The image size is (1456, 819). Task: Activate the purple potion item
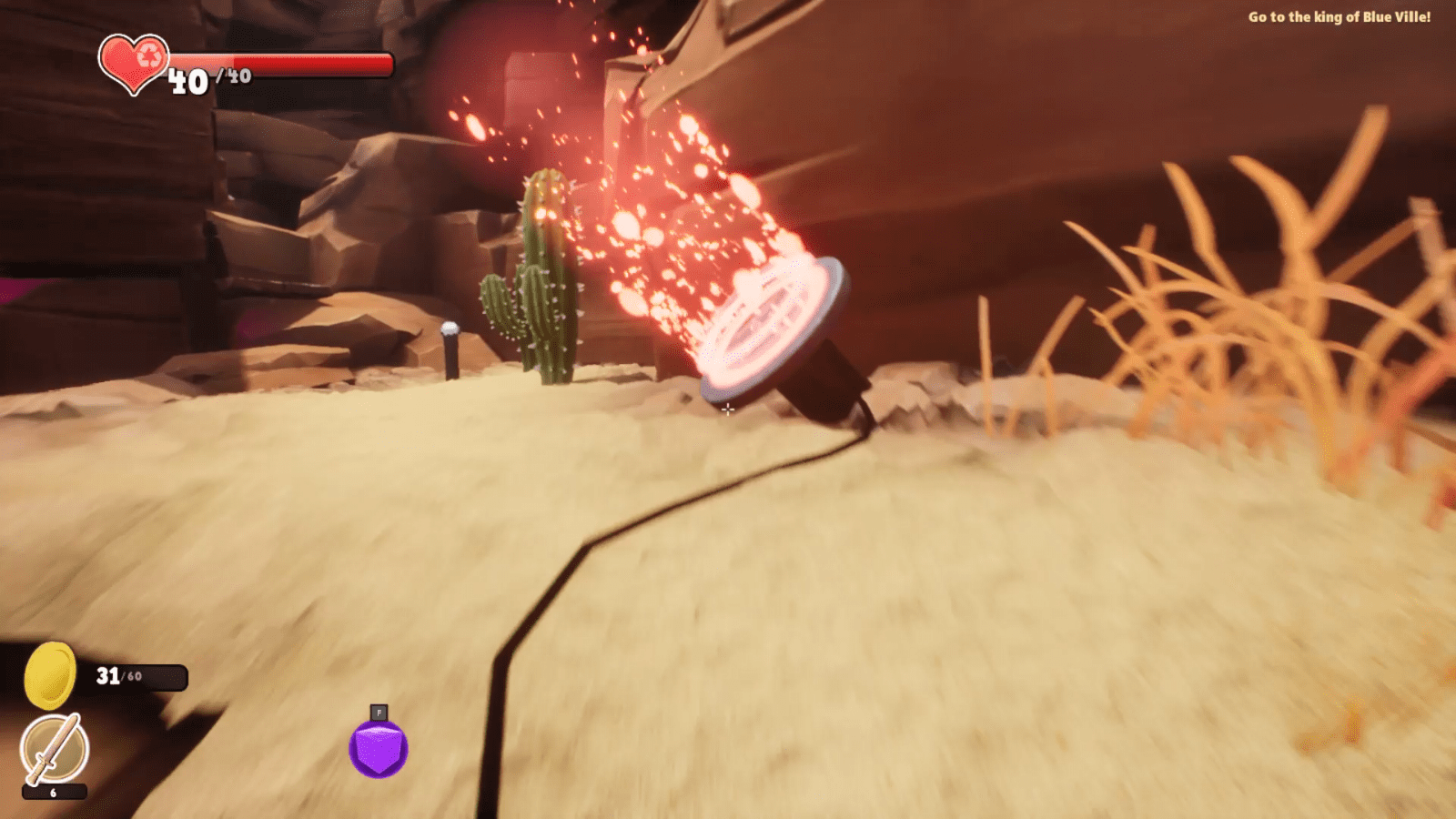point(378,748)
